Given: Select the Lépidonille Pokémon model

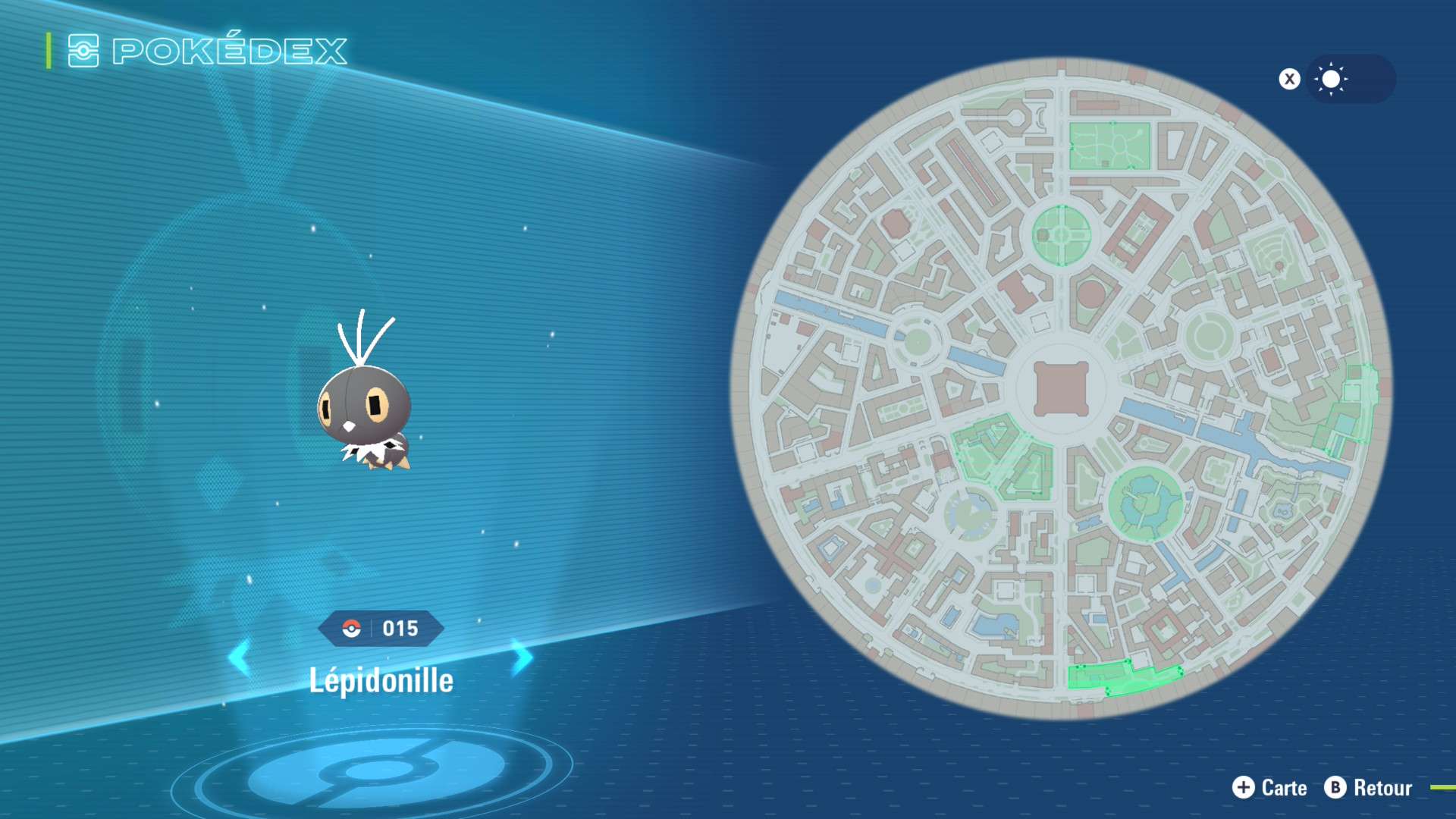Looking at the screenshot, I should coord(366,398).
